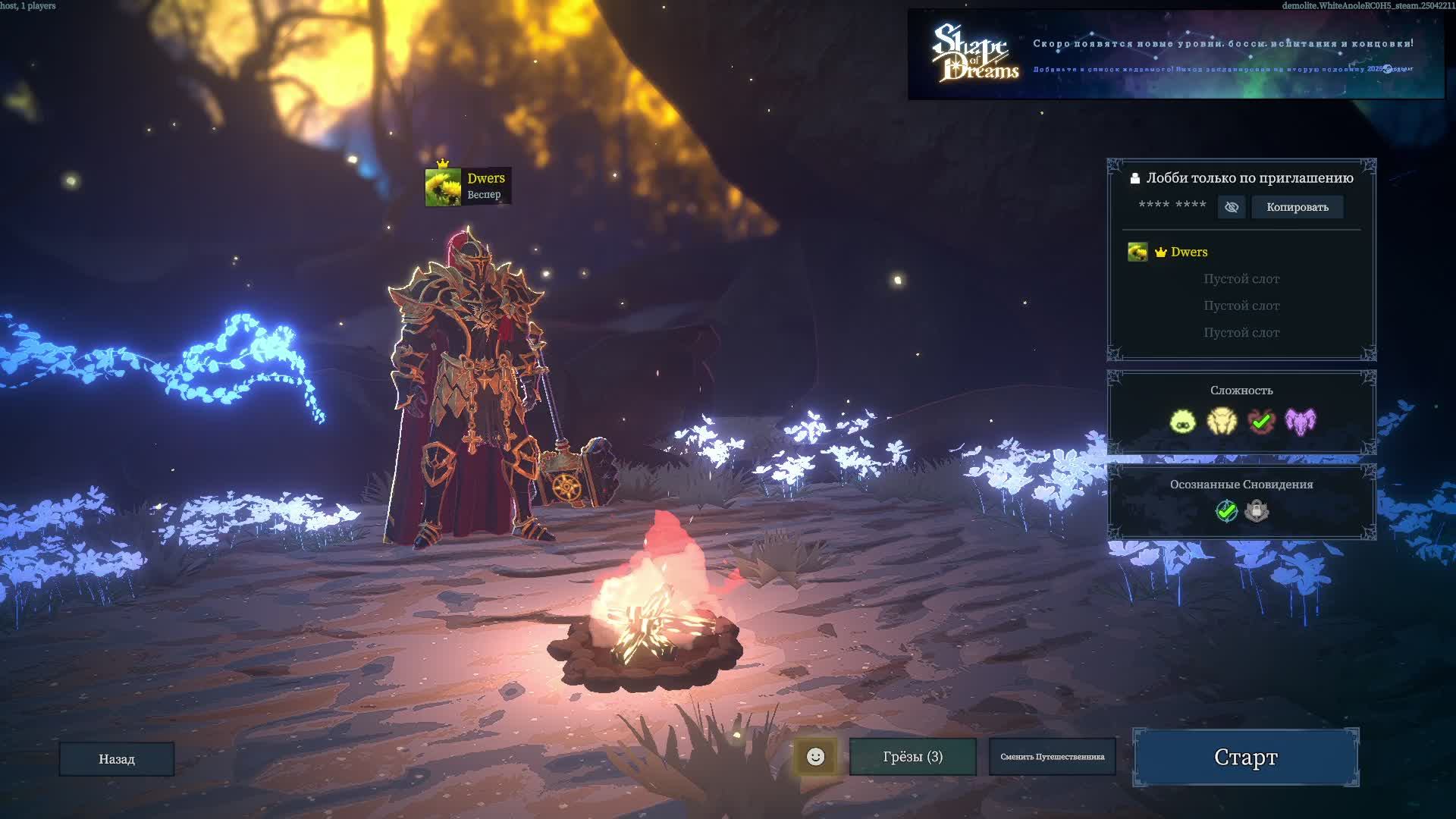Select player Dwers in the lobby list
The image size is (1456, 819).
1188,252
